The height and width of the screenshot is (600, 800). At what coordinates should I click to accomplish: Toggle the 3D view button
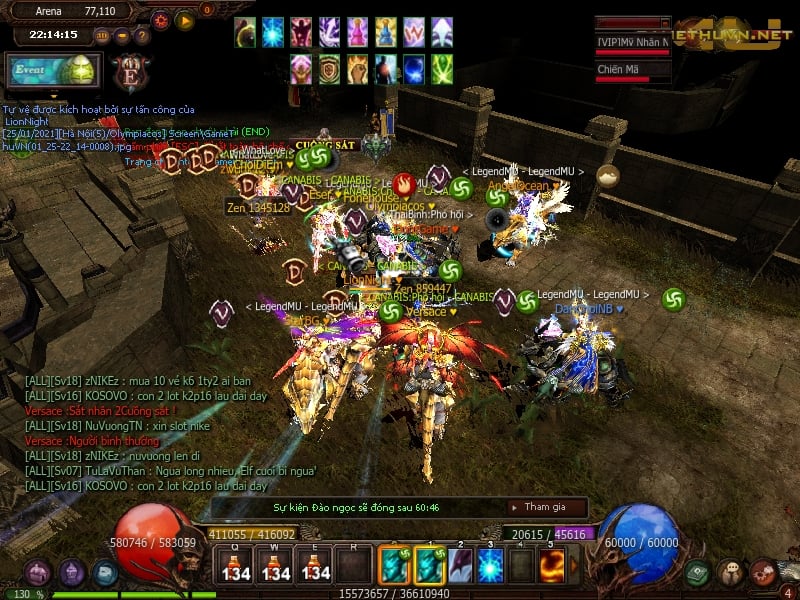pyautogui.click(x=103, y=36)
